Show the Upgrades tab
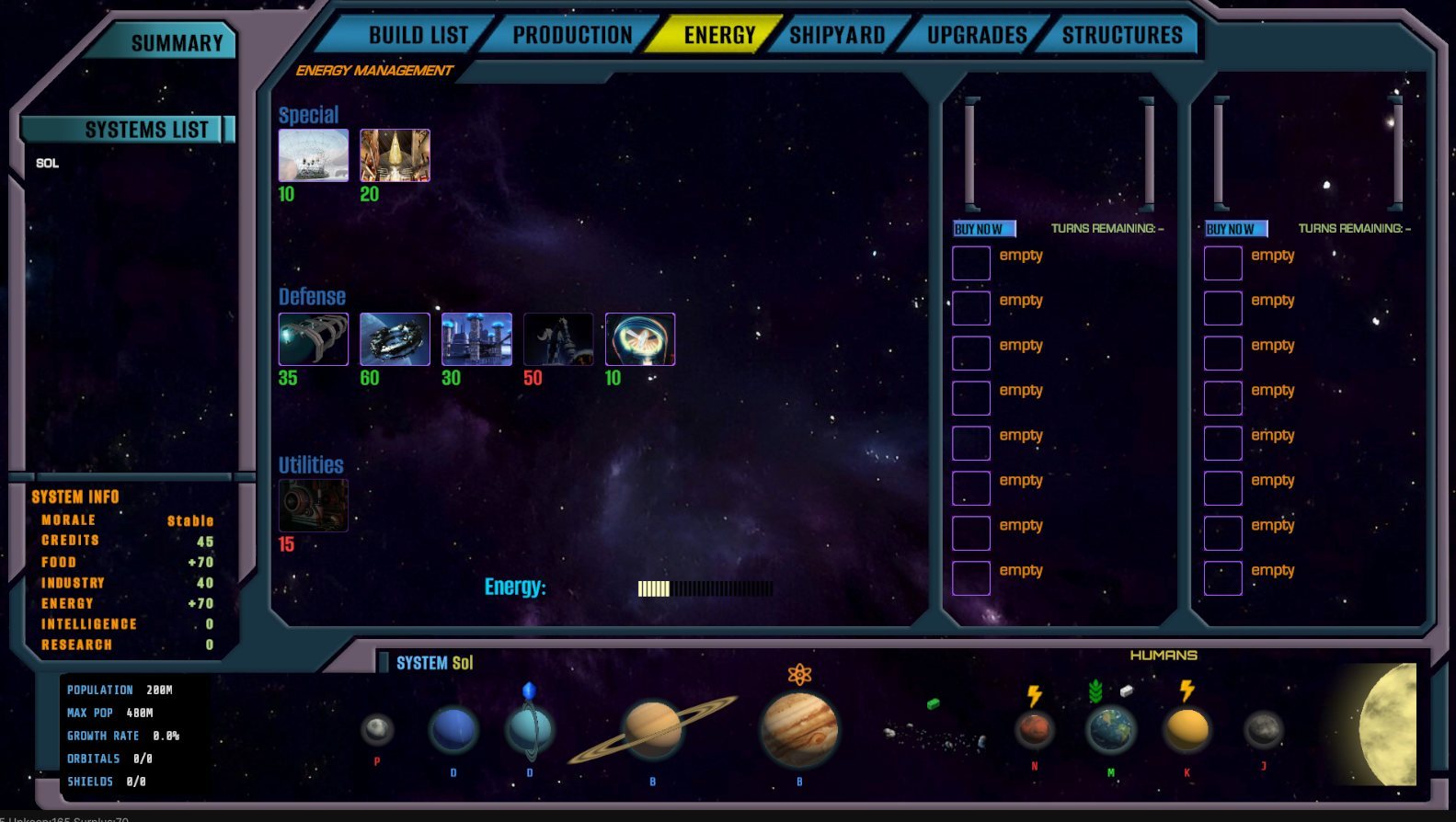The width and height of the screenshot is (1456, 822). [x=976, y=36]
